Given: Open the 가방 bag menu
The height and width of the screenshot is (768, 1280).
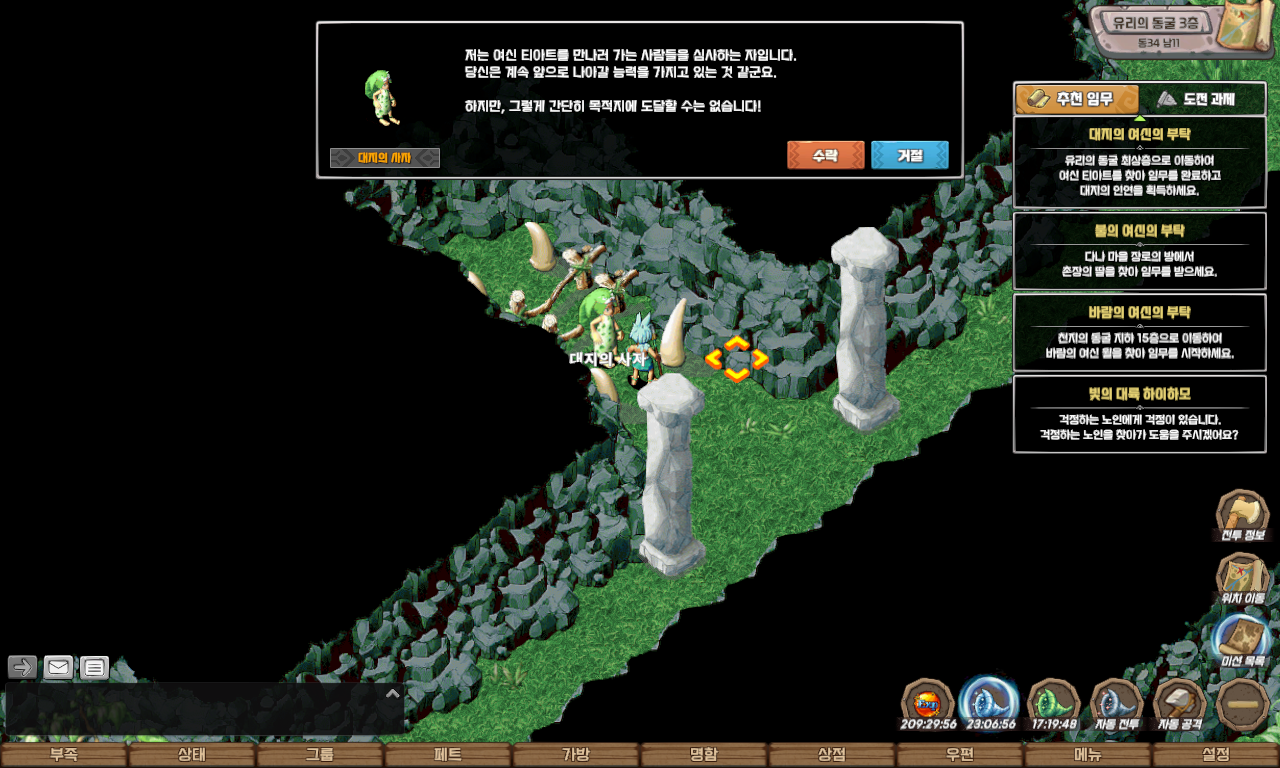Looking at the screenshot, I should (x=576, y=755).
